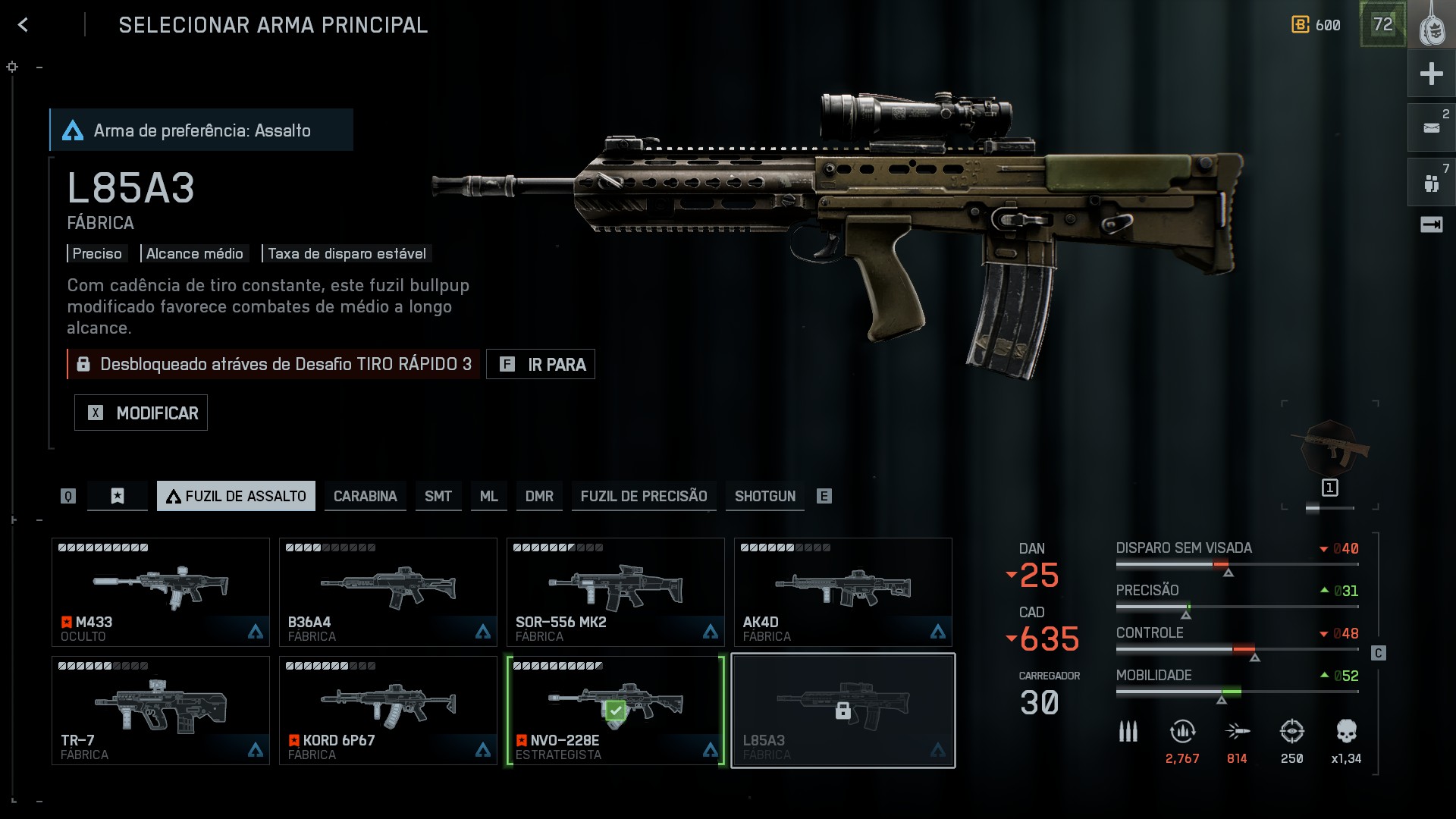
Task: Switch to the DMR tab
Action: 539,496
